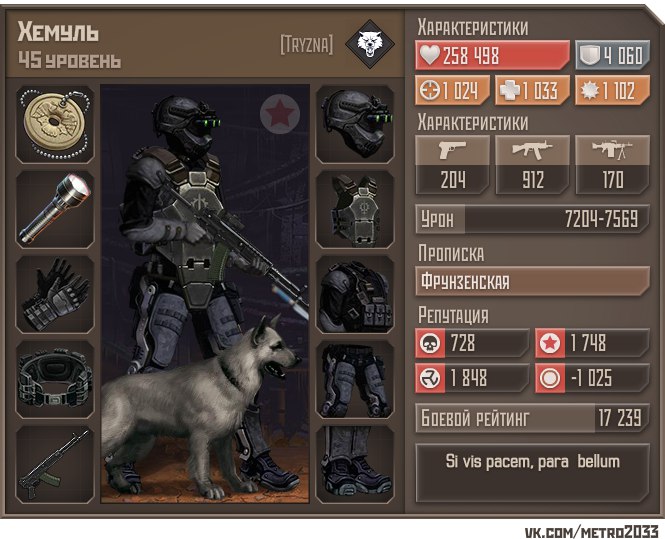The width and height of the screenshot is (665, 539).
Task: Select the red star faction reputation entry
Action: click(591, 343)
